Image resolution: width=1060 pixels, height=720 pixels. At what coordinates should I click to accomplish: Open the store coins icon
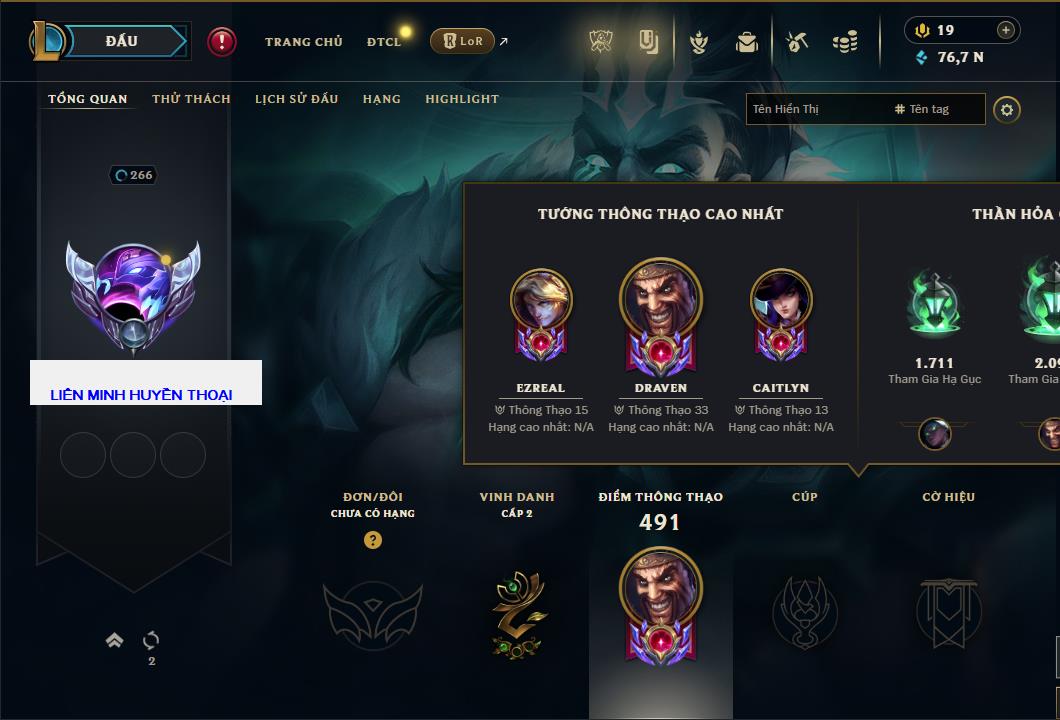(845, 42)
